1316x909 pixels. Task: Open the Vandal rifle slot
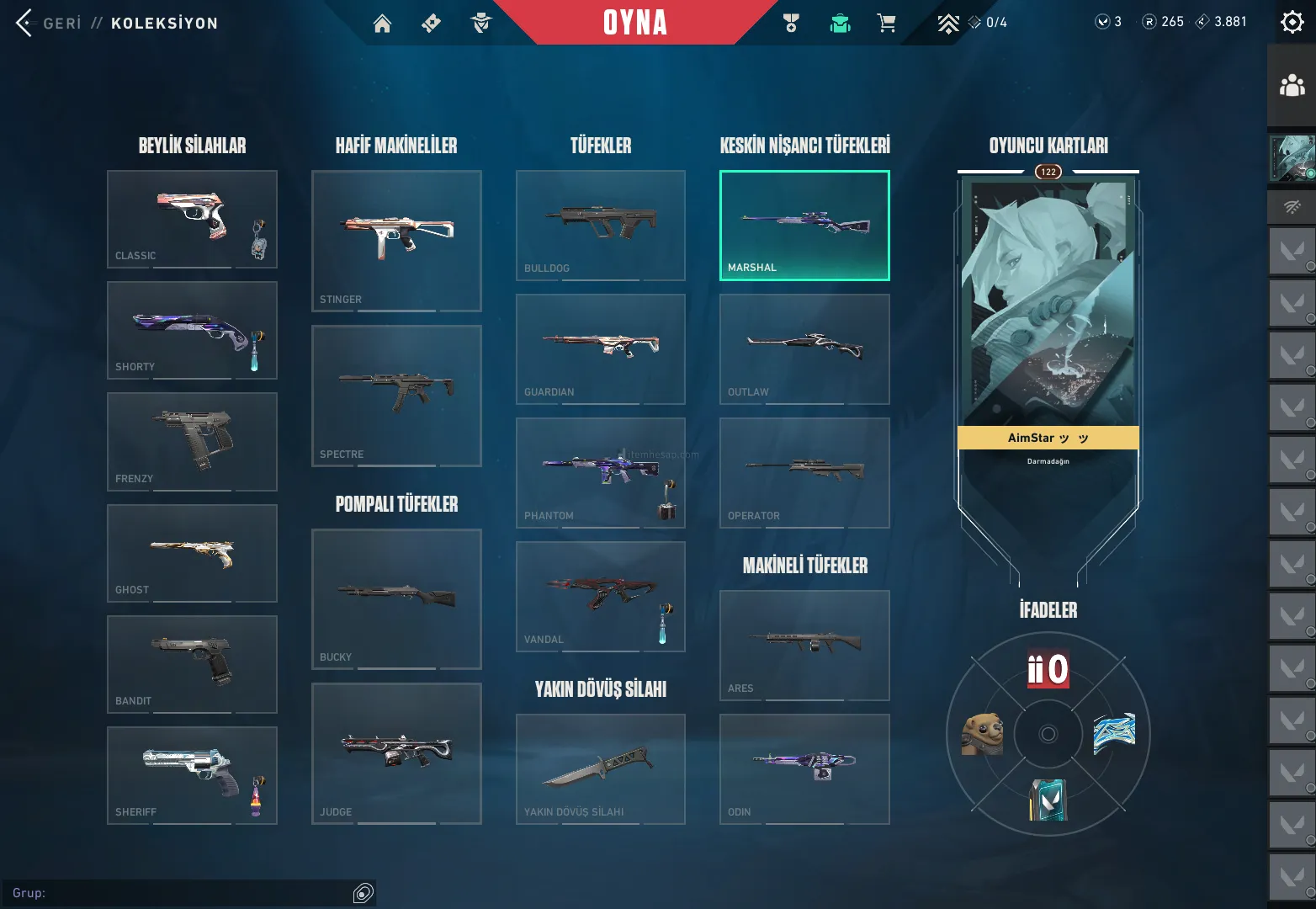coord(600,596)
